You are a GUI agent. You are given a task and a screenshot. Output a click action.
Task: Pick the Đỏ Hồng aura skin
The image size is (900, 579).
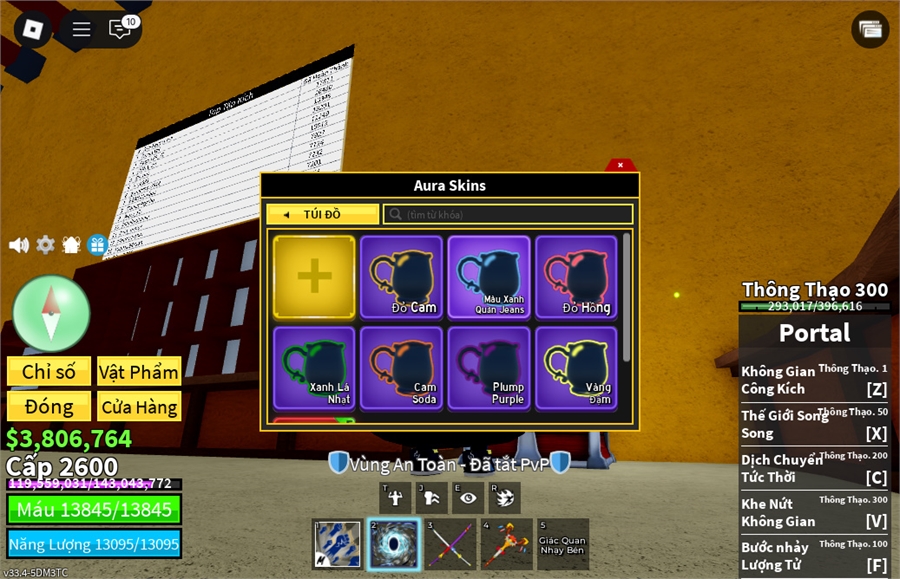coord(577,277)
